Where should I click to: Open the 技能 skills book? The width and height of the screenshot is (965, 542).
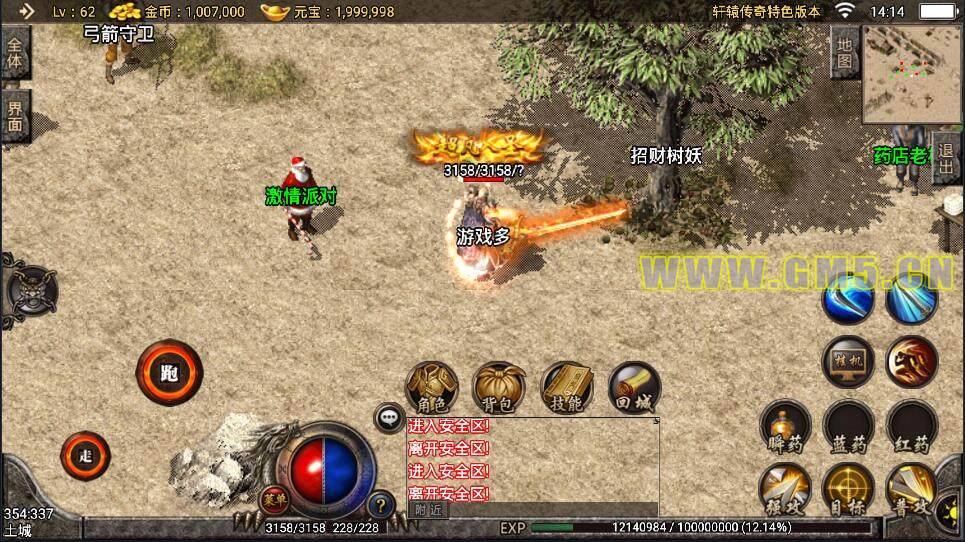(x=566, y=388)
